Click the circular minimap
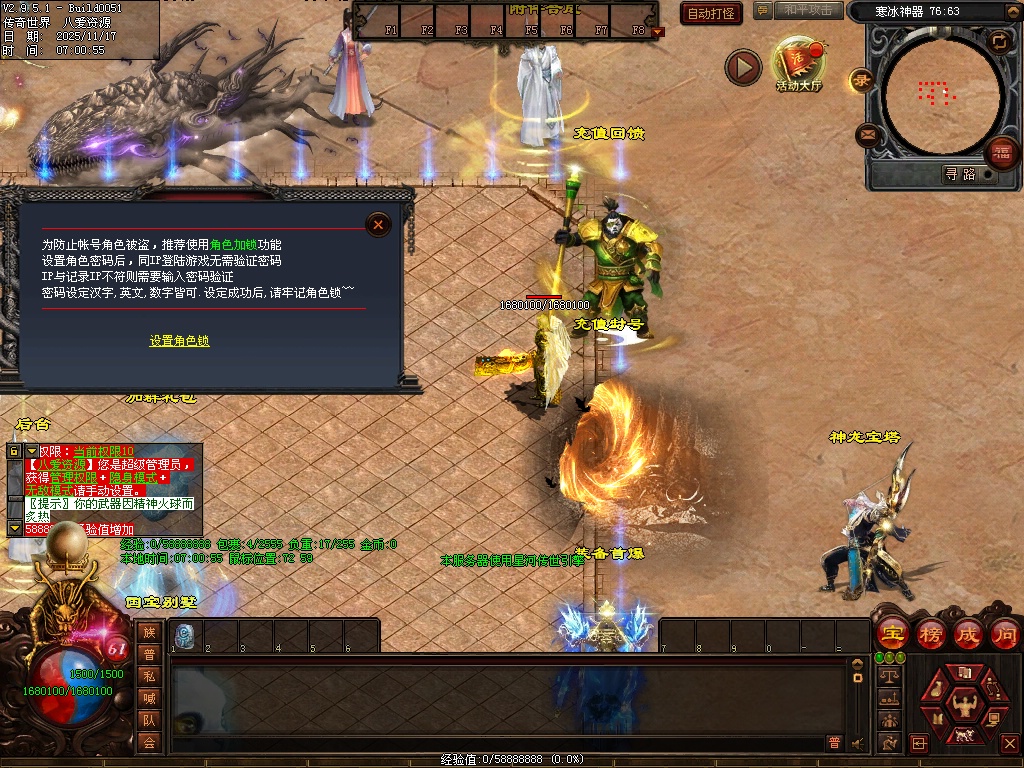1024x768 pixels. (x=935, y=94)
